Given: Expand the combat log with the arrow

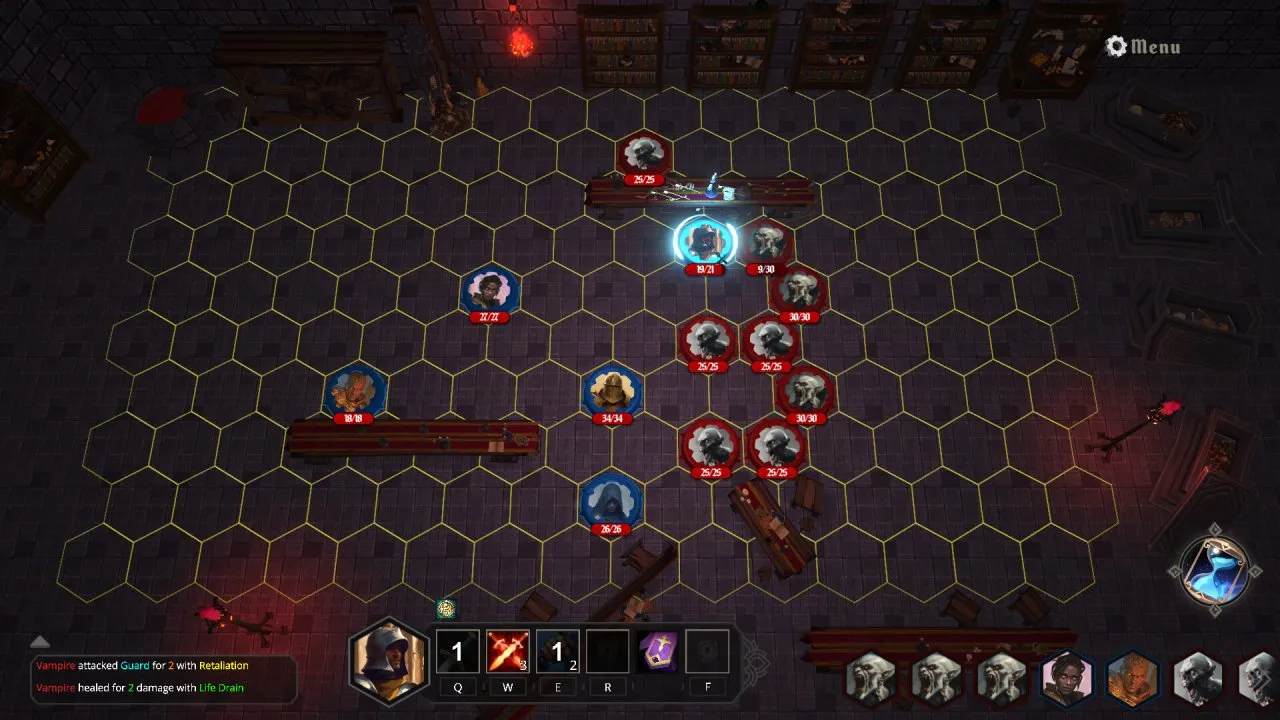Looking at the screenshot, I should click(40, 641).
